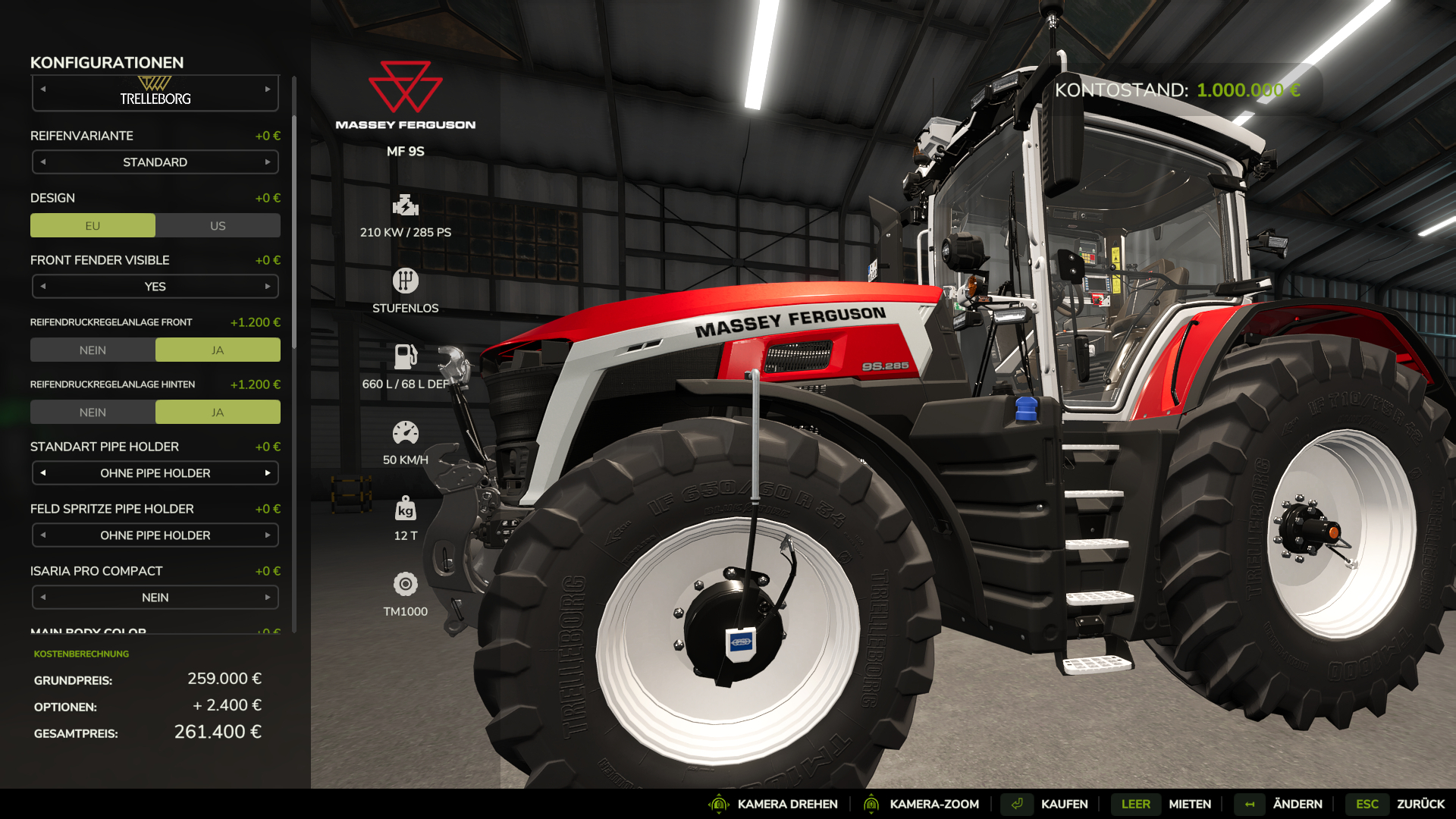Lease the tractor with Mieten

pos(1189,804)
